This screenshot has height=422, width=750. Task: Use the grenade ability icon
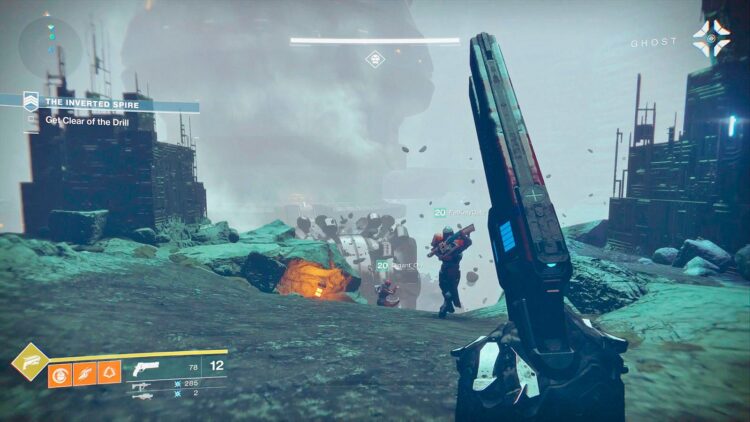point(60,373)
